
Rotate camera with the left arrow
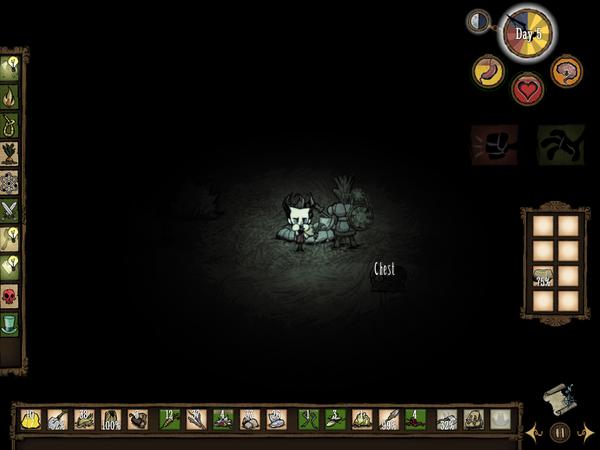coord(535,432)
